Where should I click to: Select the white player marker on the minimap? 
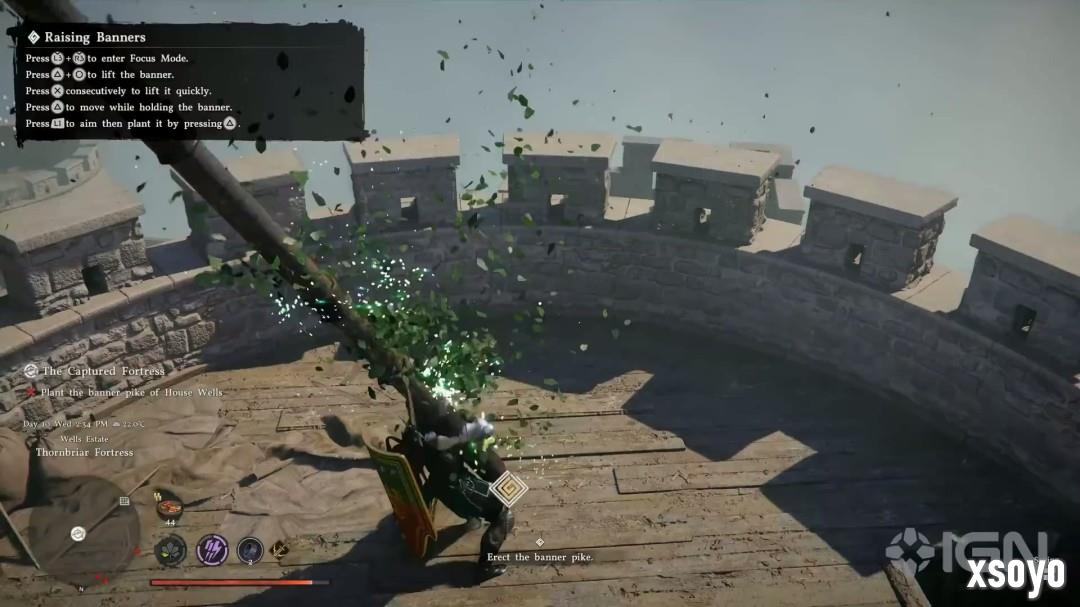pyautogui.click(x=78, y=532)
